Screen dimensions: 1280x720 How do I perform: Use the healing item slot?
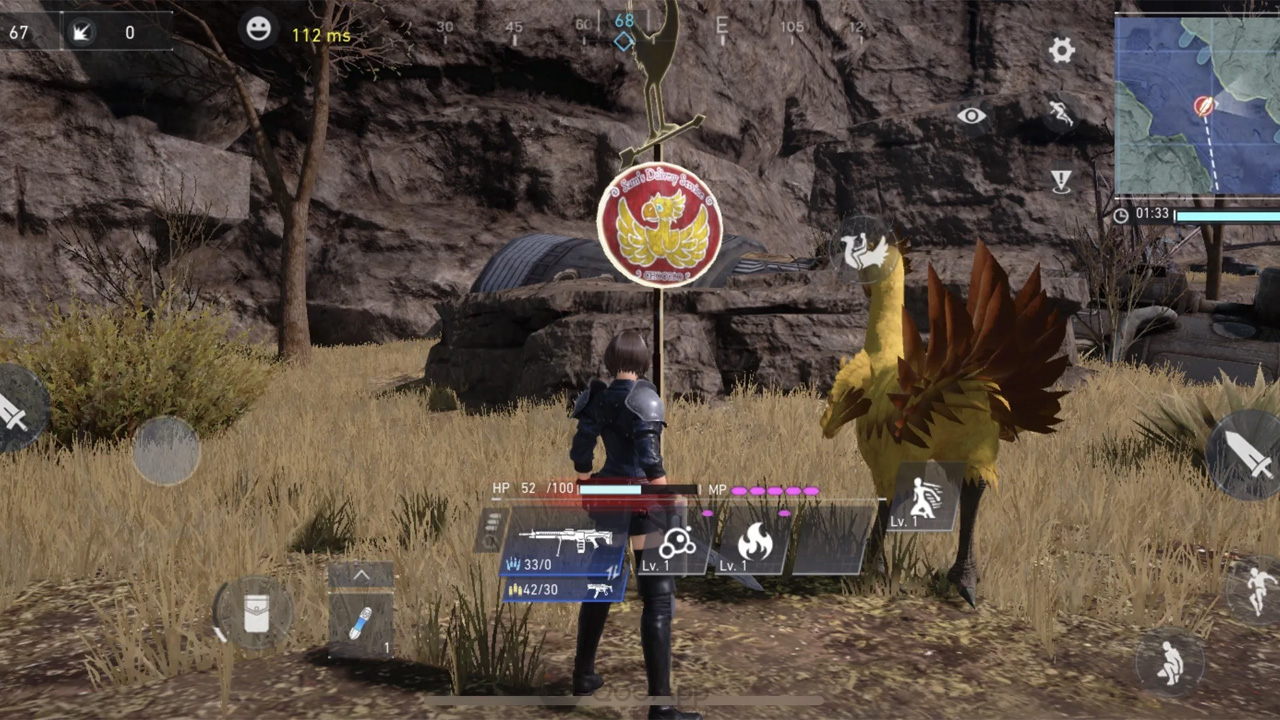pos(360,623)
